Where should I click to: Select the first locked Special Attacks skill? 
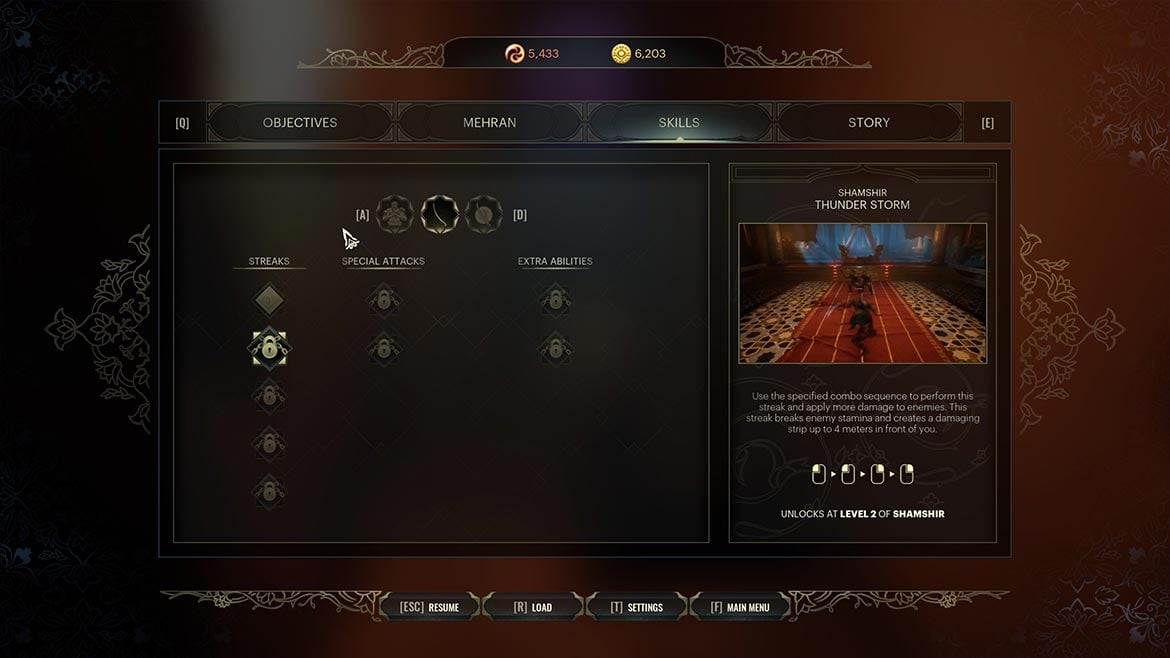[382, 298]
